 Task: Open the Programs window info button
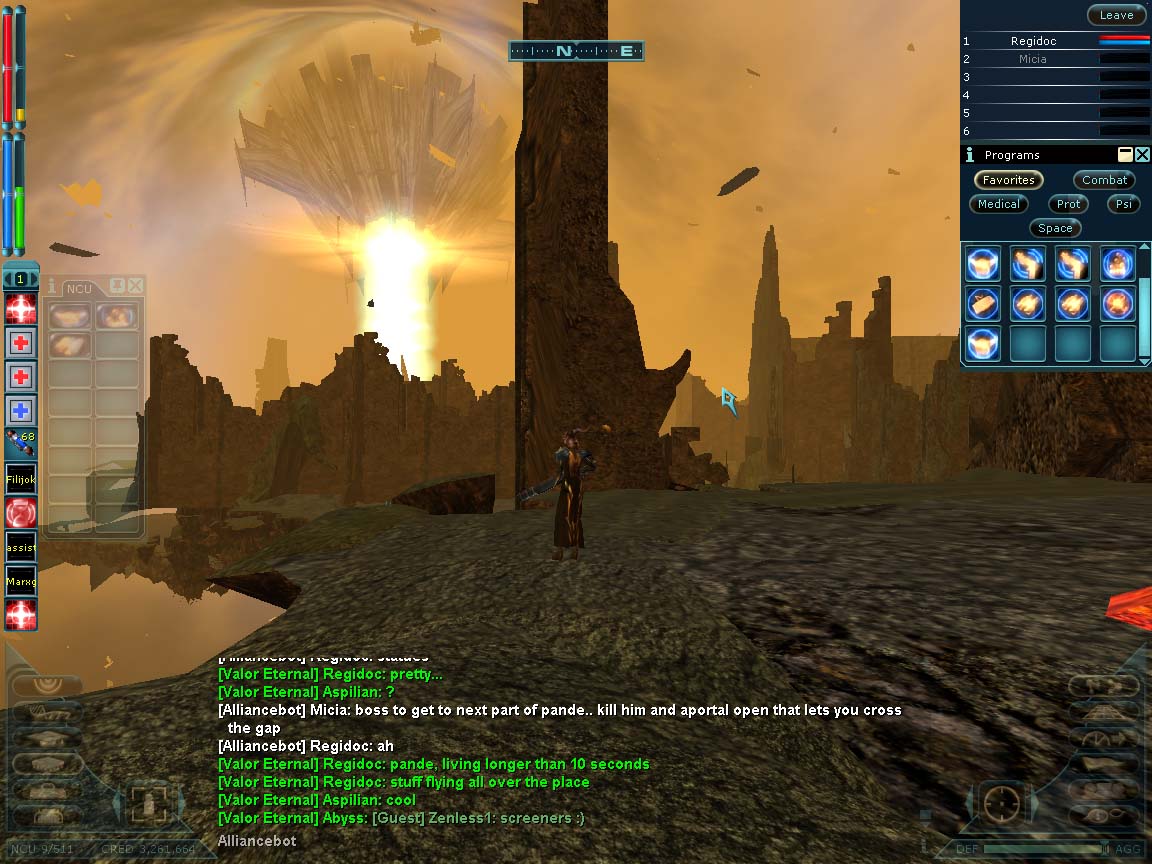pyautogui.click(x=969, y=155)
